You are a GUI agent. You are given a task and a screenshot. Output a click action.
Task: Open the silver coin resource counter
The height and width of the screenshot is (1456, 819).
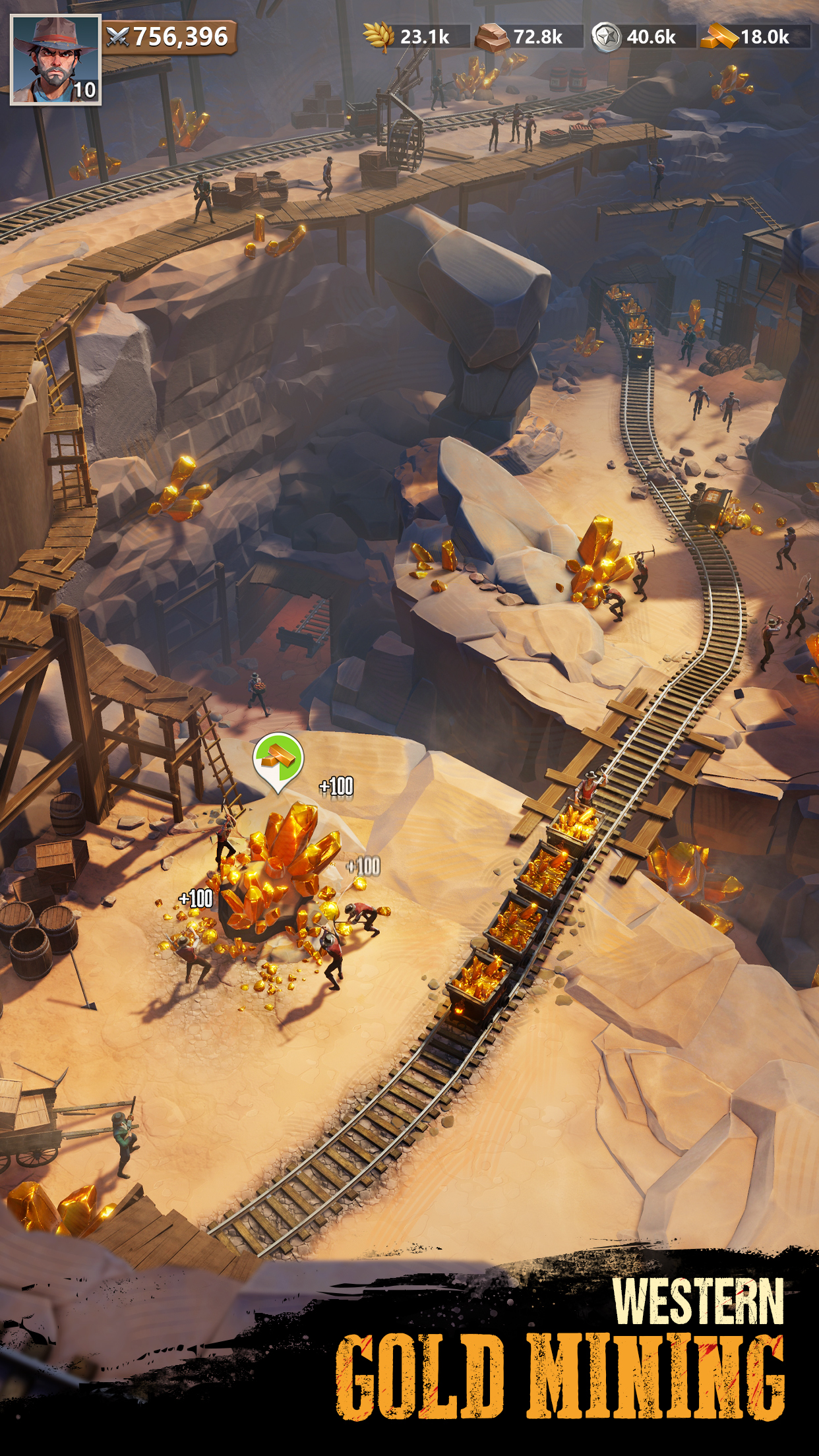tap(642, 37)
